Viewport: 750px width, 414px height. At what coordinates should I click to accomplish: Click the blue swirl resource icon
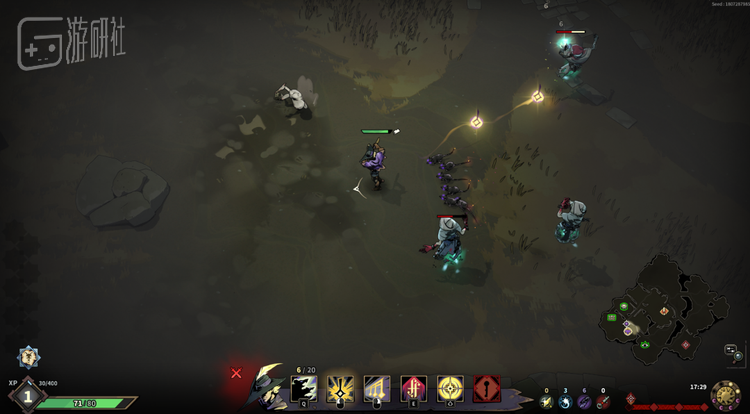[x=565, y=402]
